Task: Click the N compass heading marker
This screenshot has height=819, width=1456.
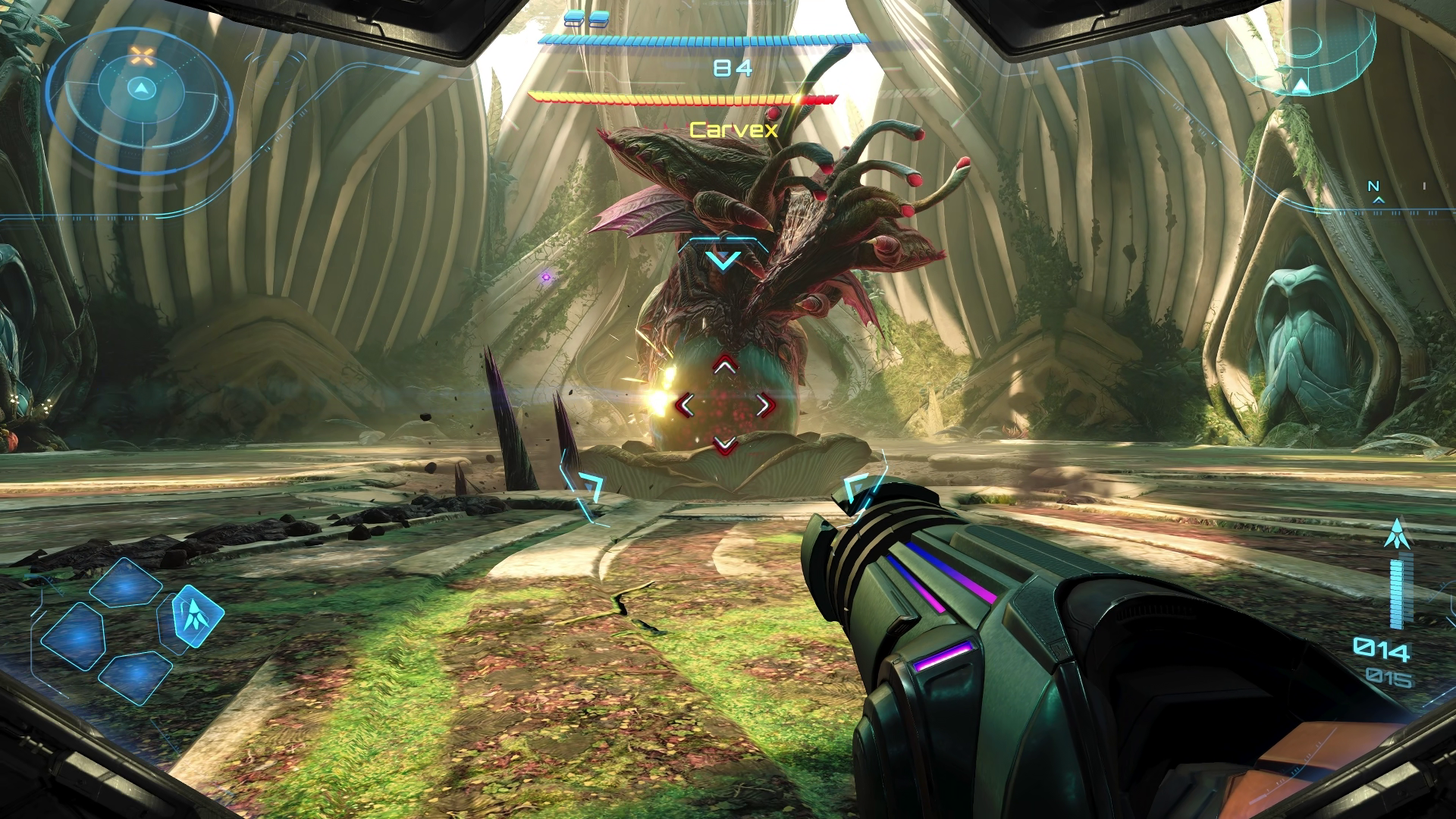Action: pyautogui.click(x=1373, y=186)
